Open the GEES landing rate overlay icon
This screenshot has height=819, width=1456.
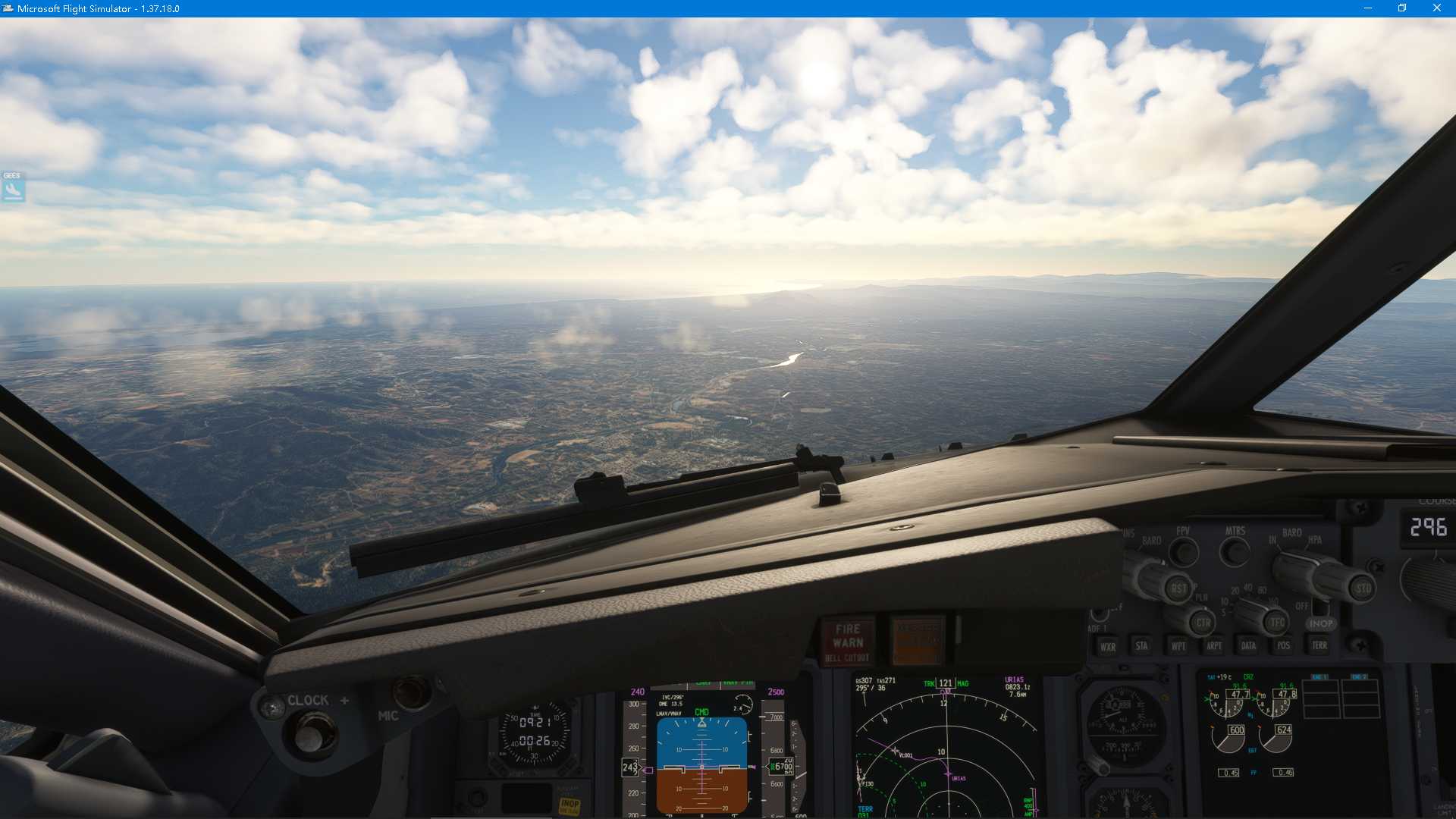tap(12, 188)
